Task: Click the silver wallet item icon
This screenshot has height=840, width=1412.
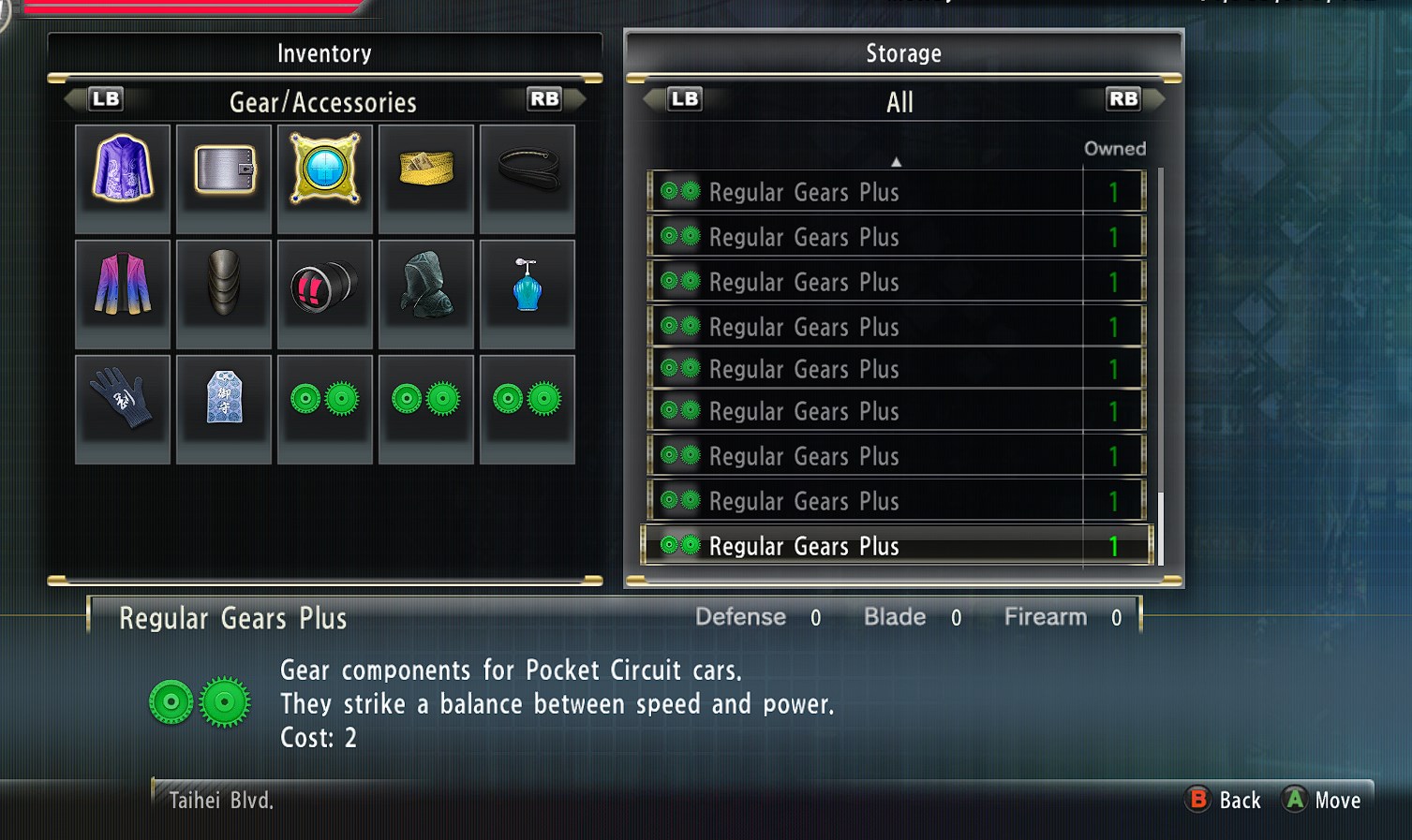Action: coord(224,177)
